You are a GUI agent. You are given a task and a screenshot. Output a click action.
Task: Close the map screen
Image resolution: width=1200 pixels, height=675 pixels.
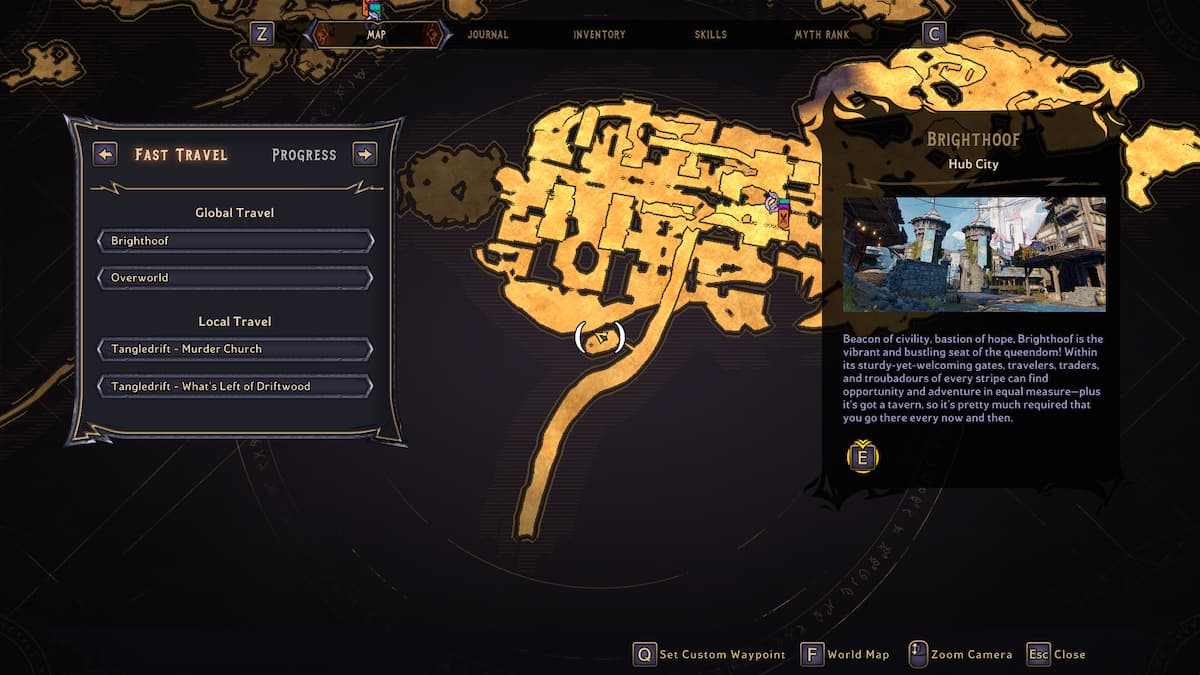click(1056, 654)
